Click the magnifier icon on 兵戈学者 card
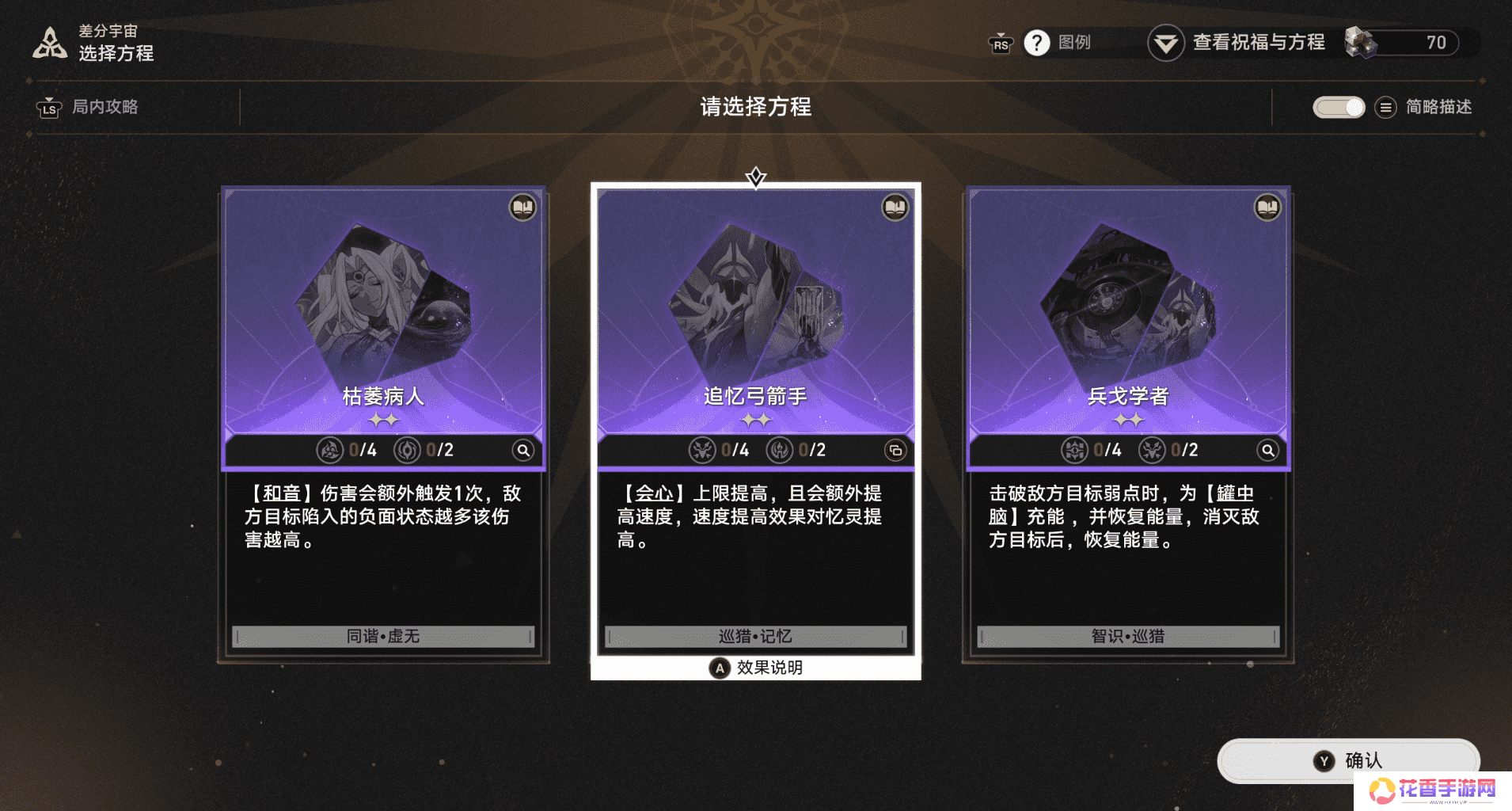Viewport: 1512px width, 811px height. 1267,450
